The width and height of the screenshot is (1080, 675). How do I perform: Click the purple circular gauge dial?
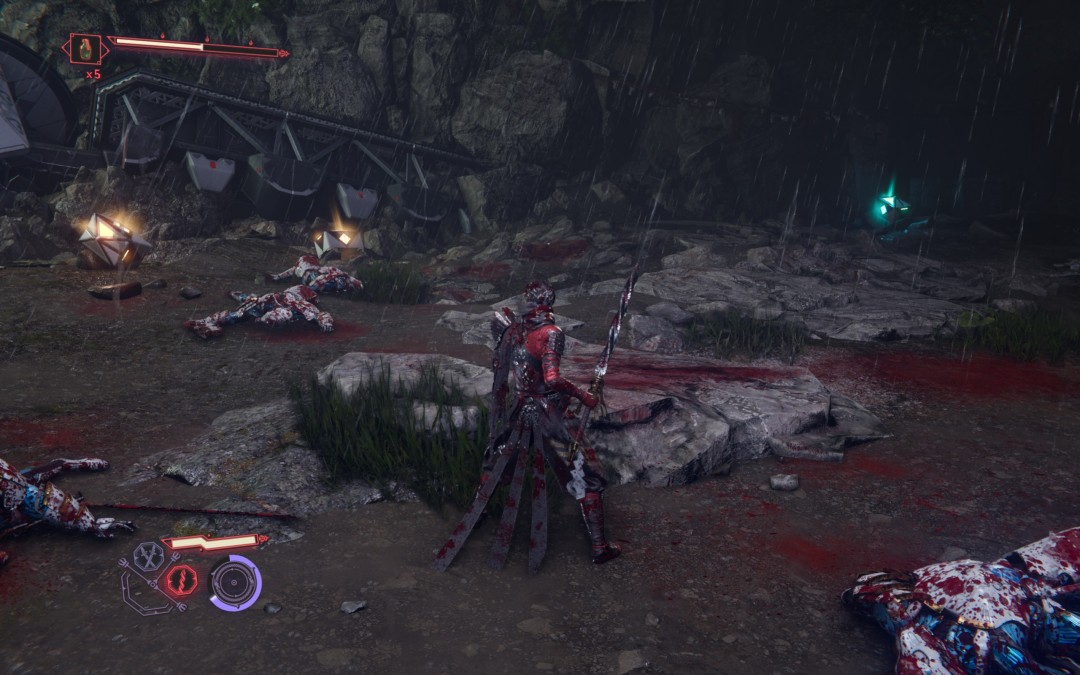235,583
